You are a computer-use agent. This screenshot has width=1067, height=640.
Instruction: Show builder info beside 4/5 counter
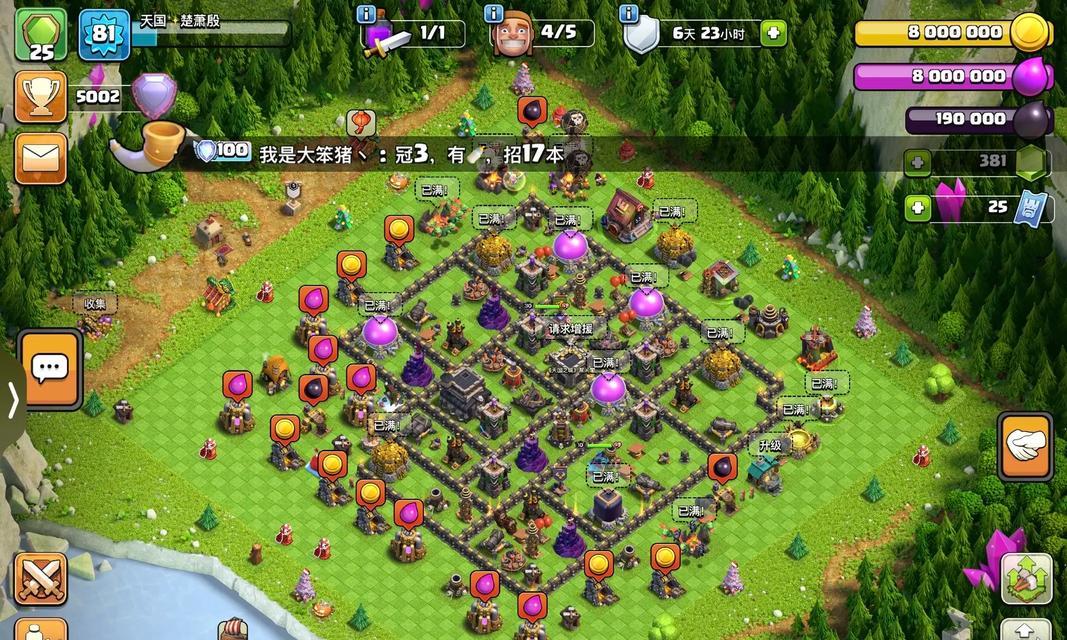click(493, 14)
